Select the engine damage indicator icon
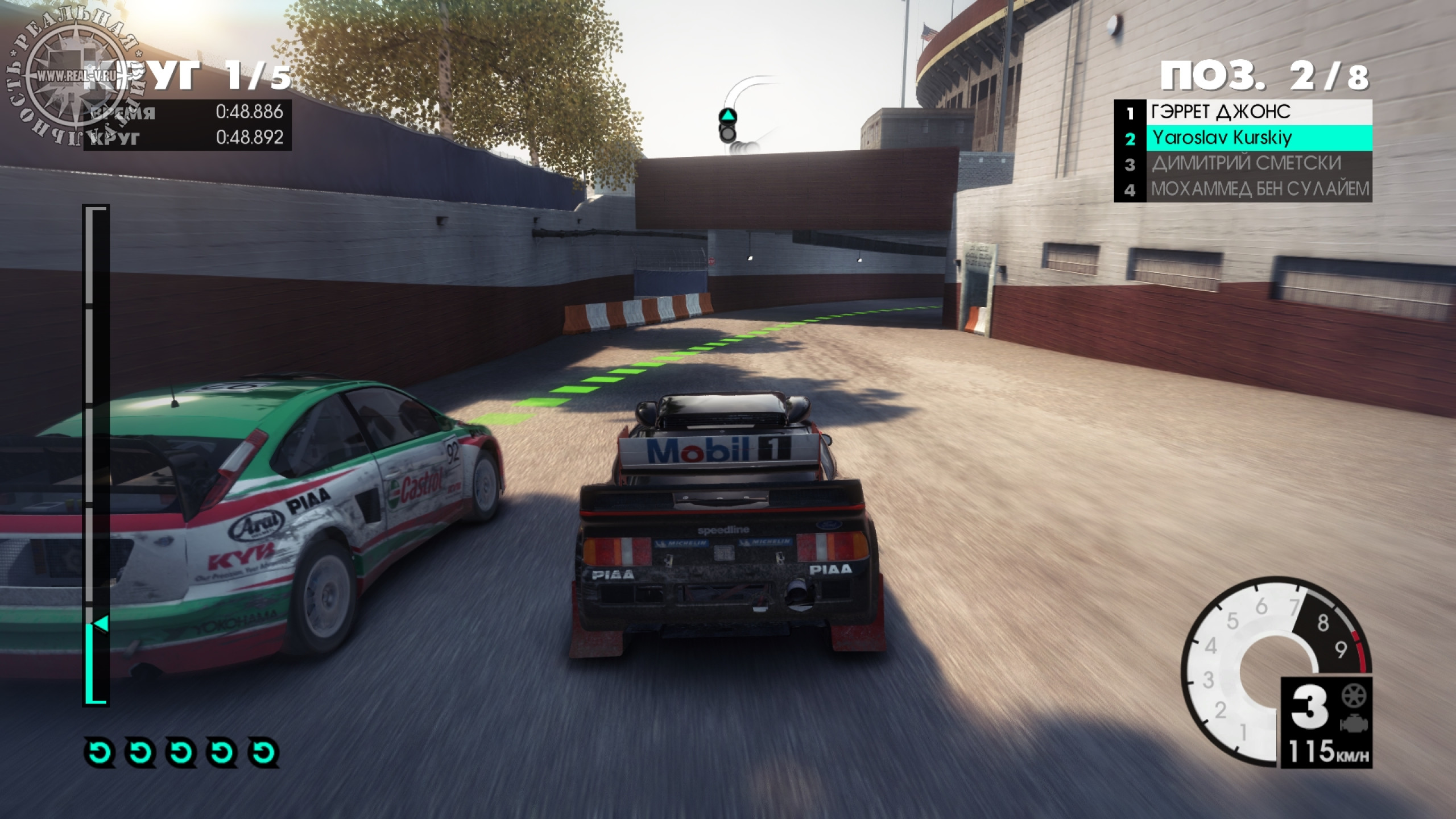Viewport: 1456px width, 819px height. click(1354, 723)
